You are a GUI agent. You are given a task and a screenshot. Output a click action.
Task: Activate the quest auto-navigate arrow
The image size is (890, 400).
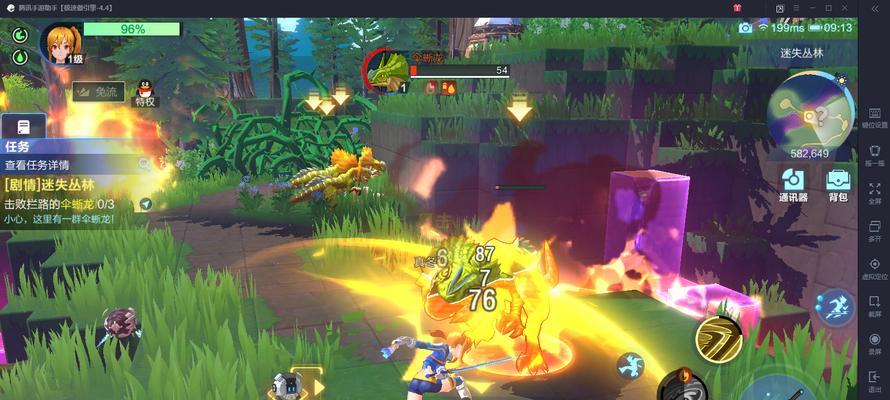coord(147,204)
